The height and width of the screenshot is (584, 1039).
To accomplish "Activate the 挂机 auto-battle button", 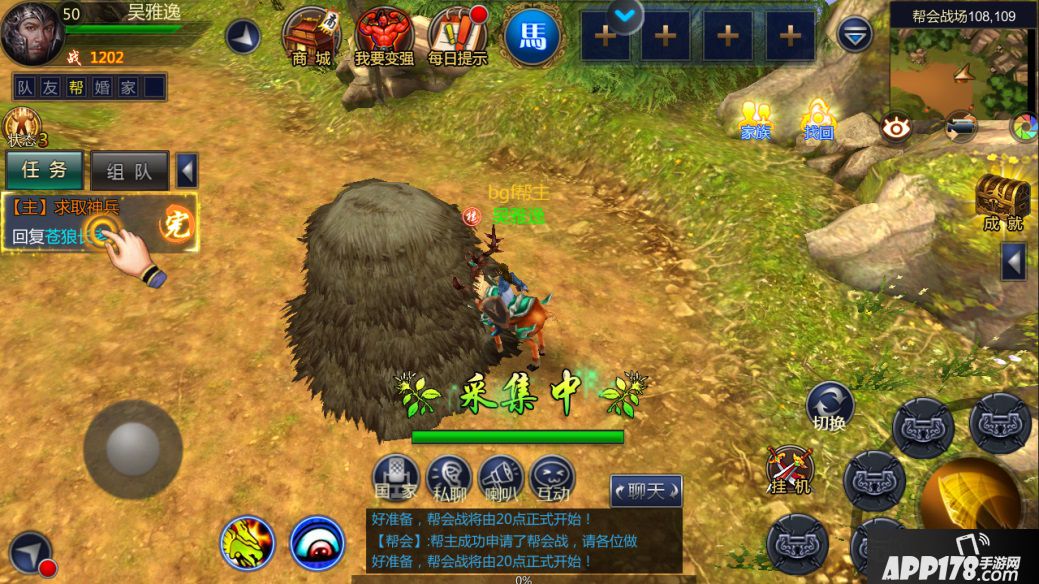I will (x=790, y=470).
